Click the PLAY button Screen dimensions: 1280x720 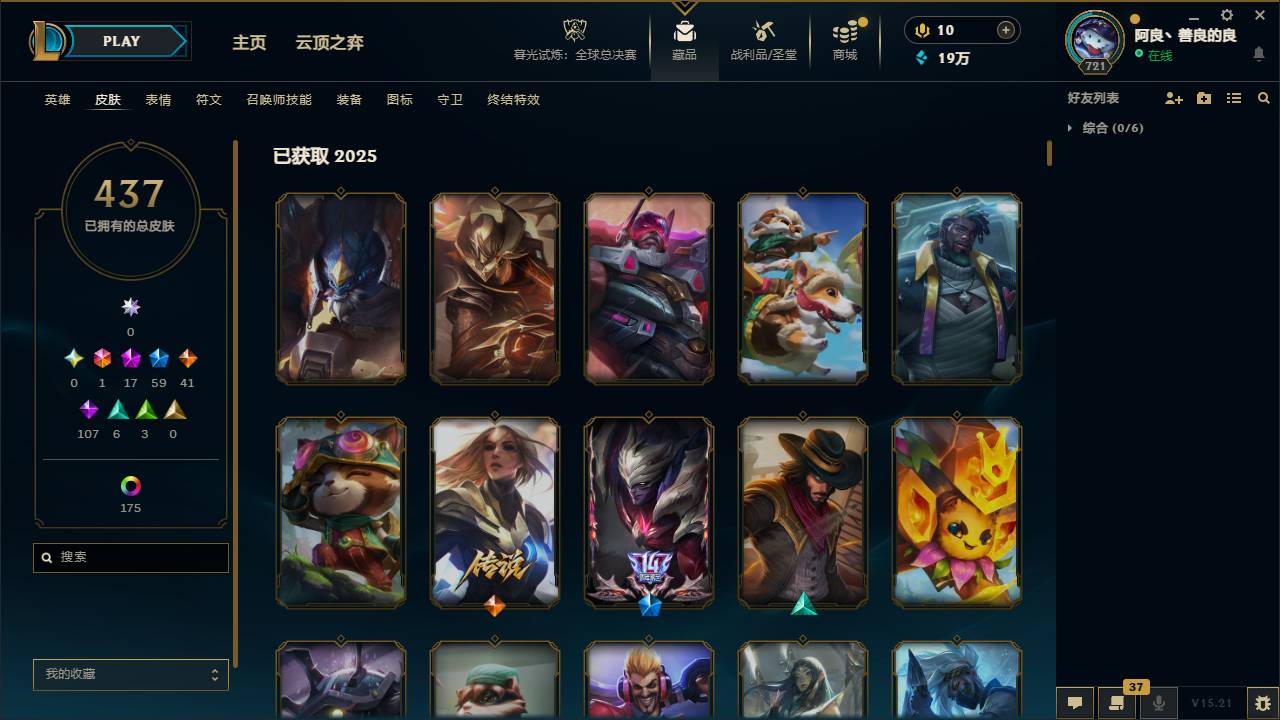coord(121,41)
